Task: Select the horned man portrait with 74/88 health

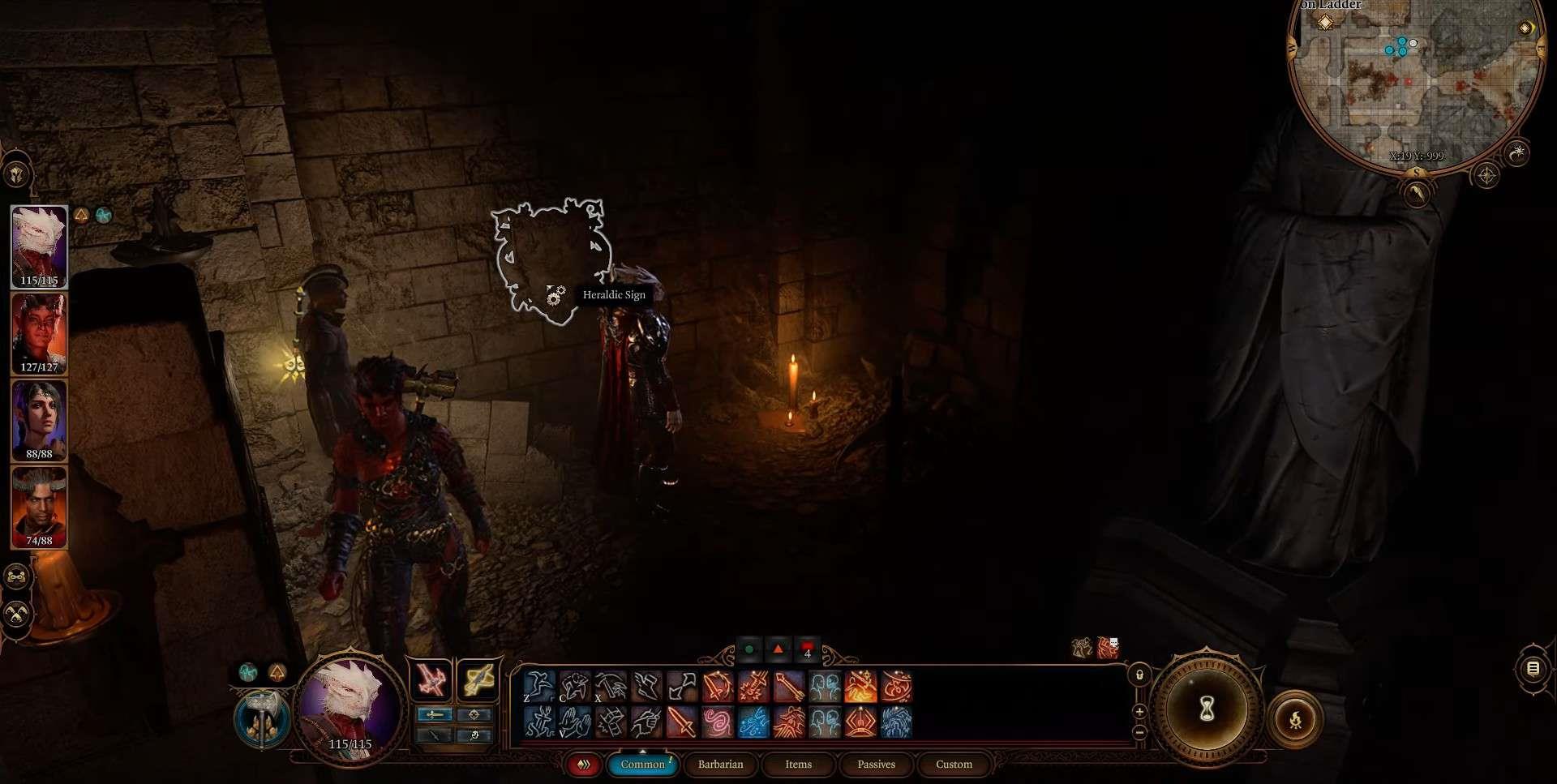Action: (39, 508)
